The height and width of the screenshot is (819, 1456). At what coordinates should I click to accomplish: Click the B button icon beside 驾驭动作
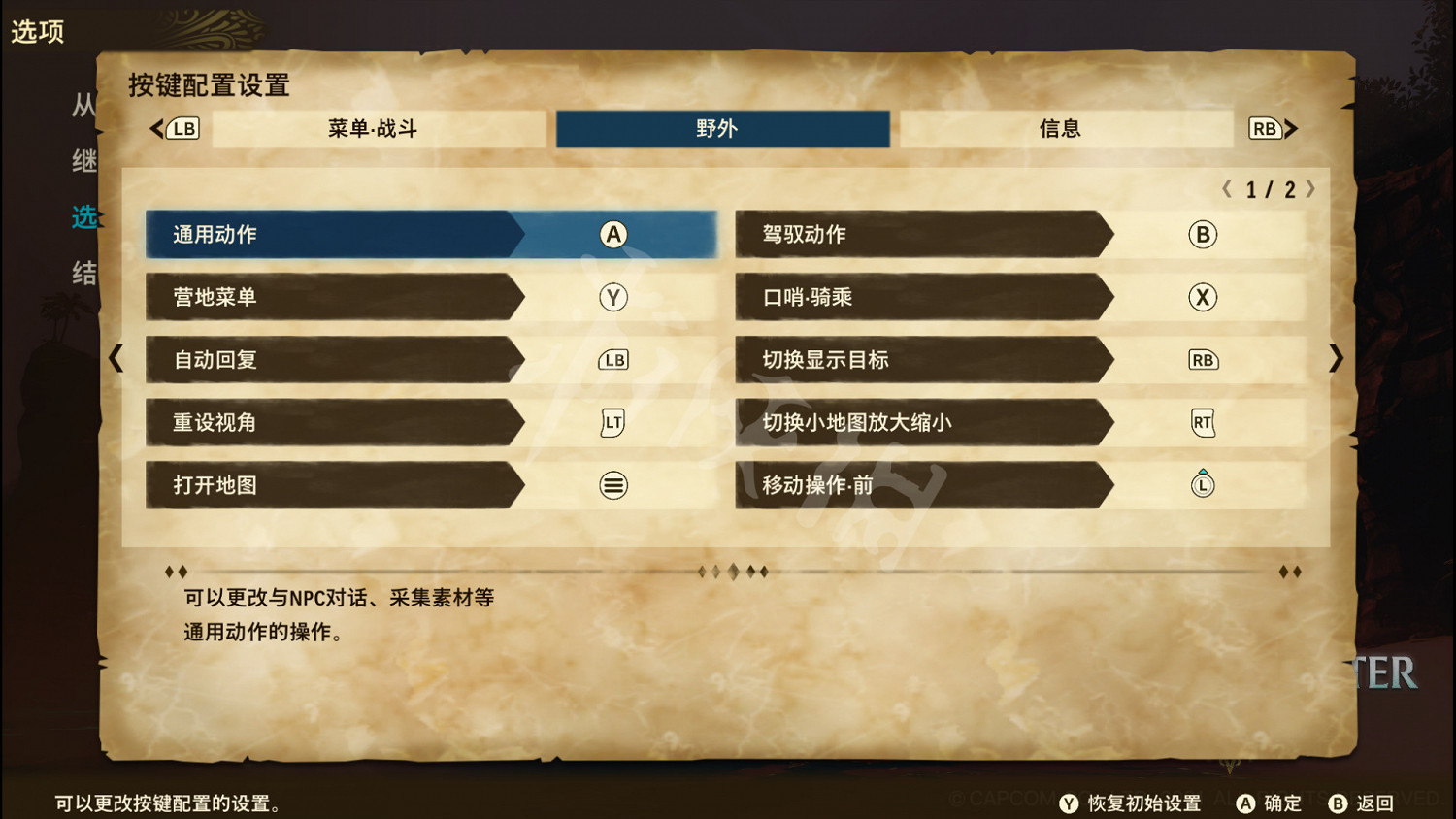click(1202, 234)
